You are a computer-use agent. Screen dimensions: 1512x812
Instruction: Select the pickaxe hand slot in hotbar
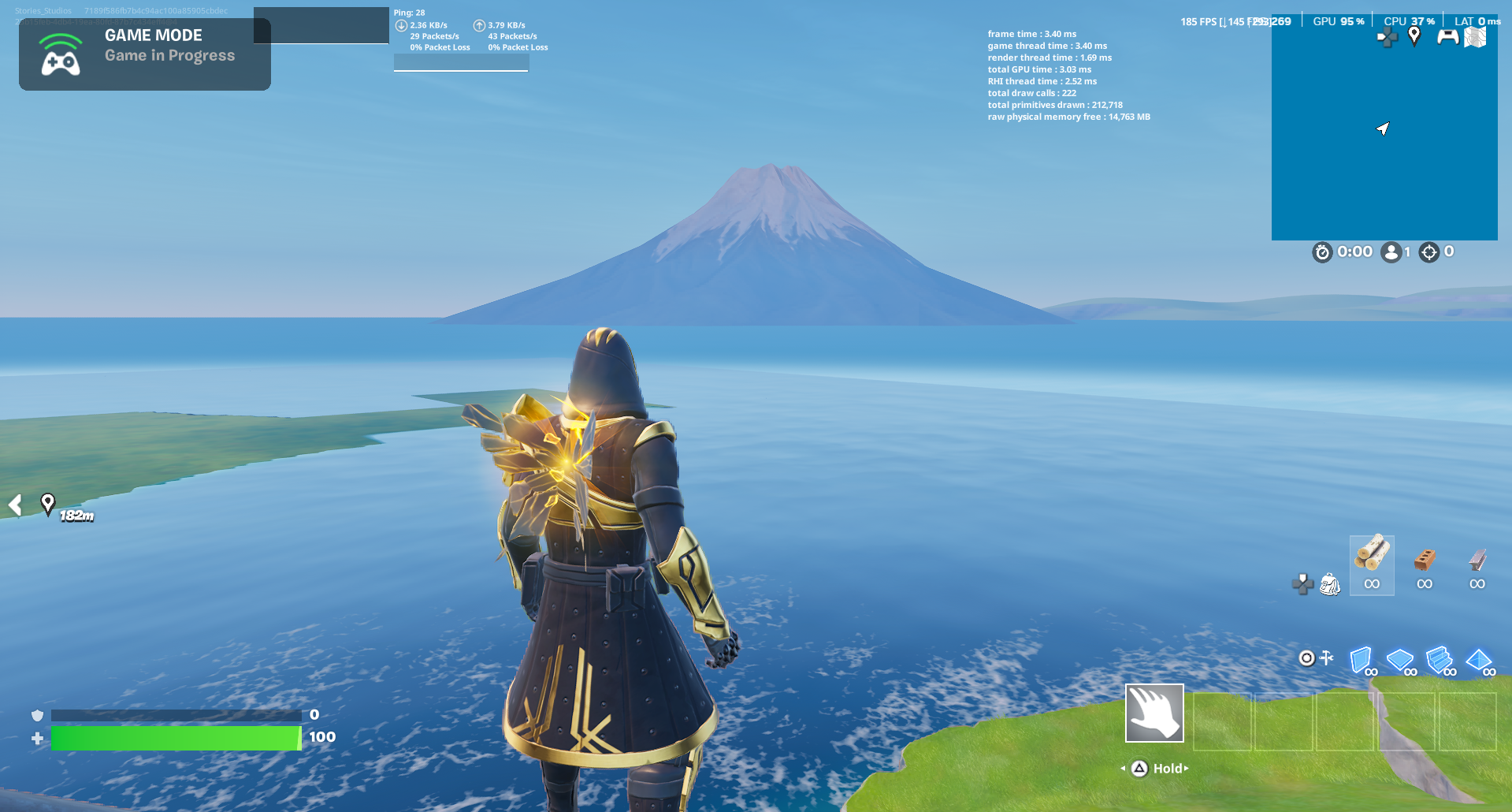click(x=1154, y=713)
